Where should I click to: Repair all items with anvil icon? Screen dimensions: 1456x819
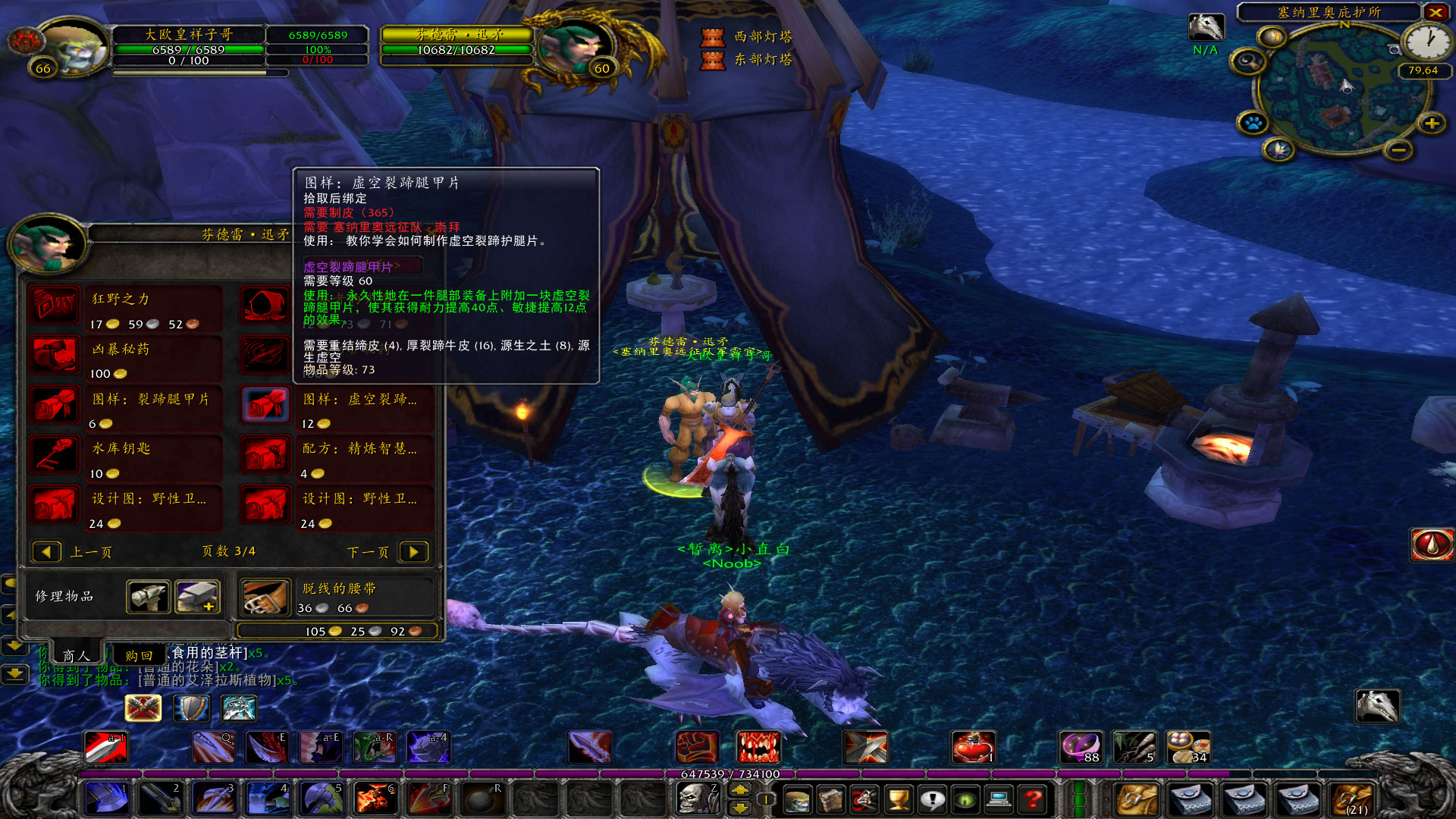point(198,597)
